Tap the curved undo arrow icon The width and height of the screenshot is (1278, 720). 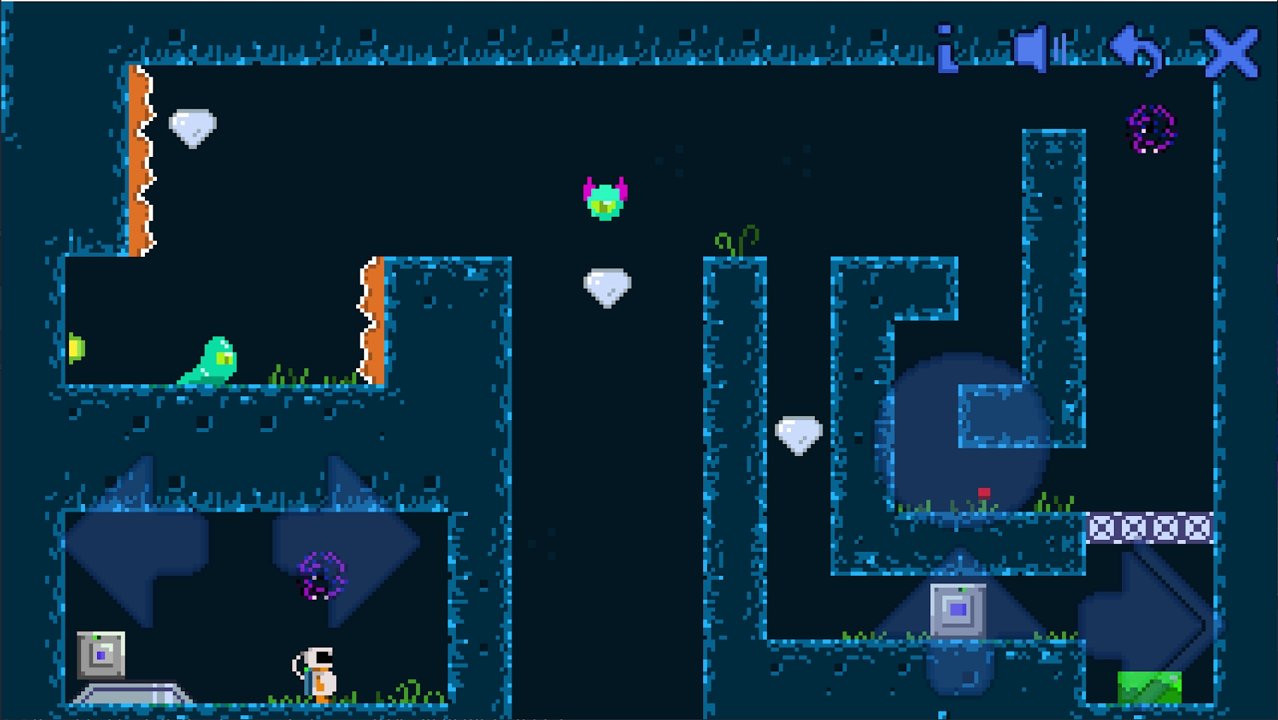click(x=1136, y=50)
